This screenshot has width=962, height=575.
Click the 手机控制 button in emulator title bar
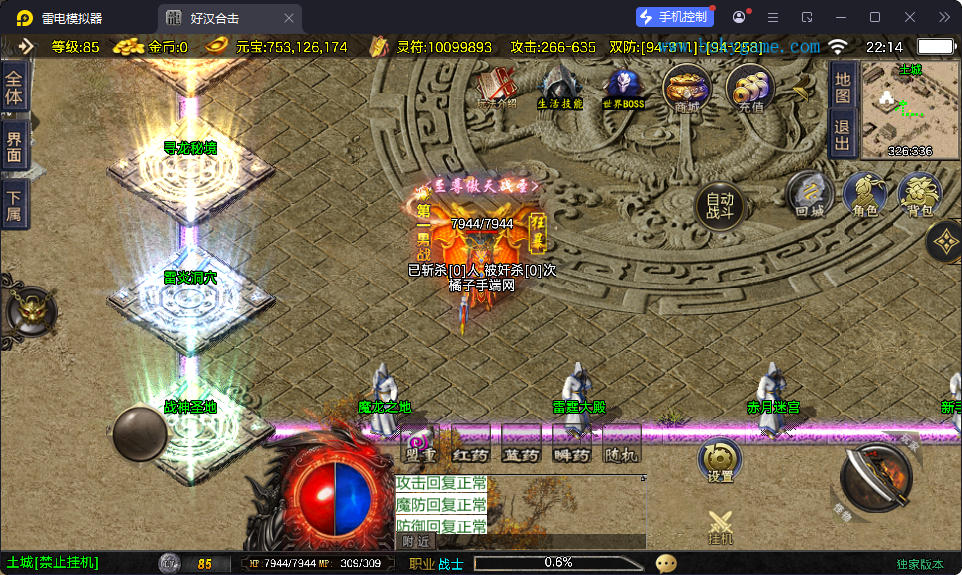click(674, 17)
